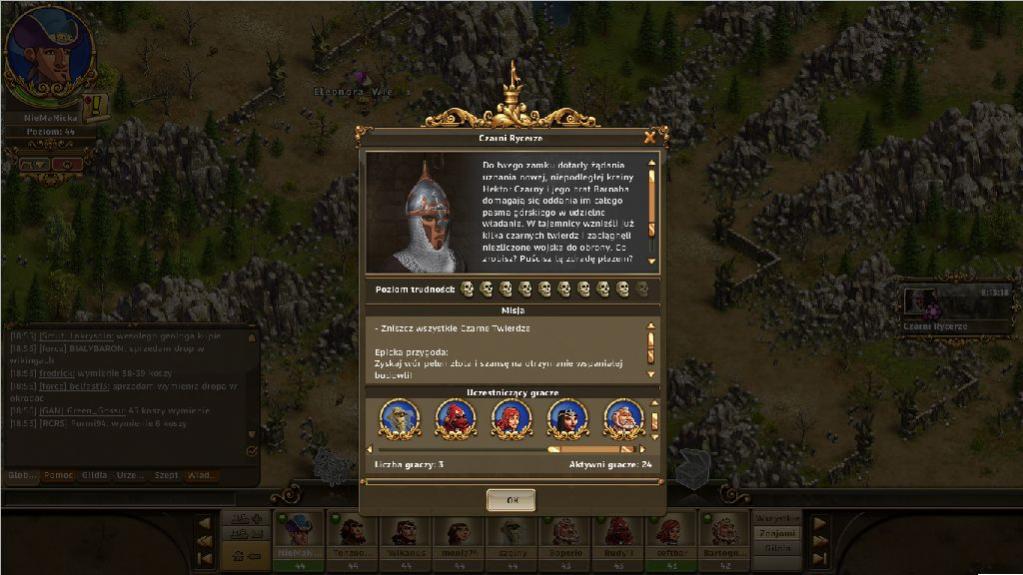Switch chat to the Szept tab
This screenshot has height=575, width=1023.
click(166, 475)
